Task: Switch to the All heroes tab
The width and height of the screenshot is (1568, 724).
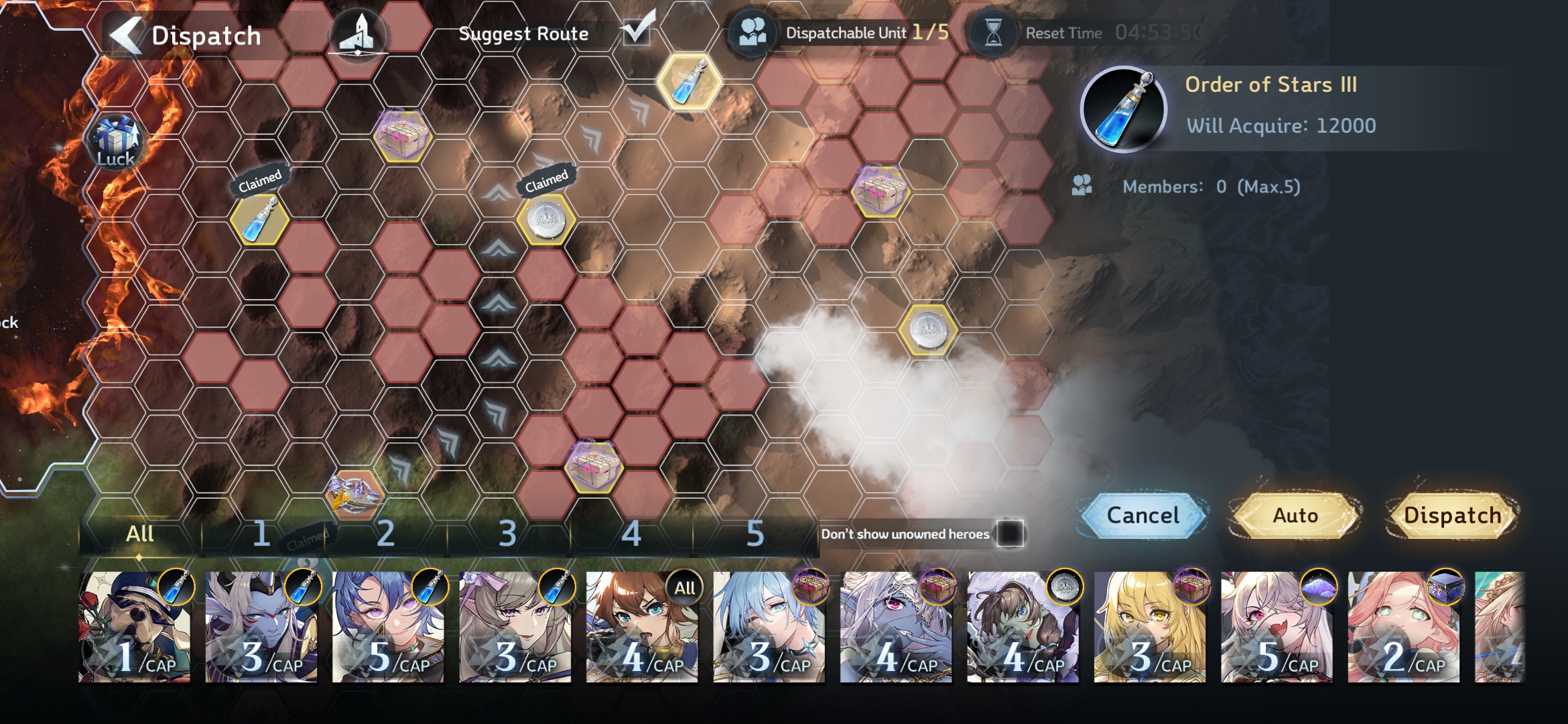Action: click(x=139, y=534)
